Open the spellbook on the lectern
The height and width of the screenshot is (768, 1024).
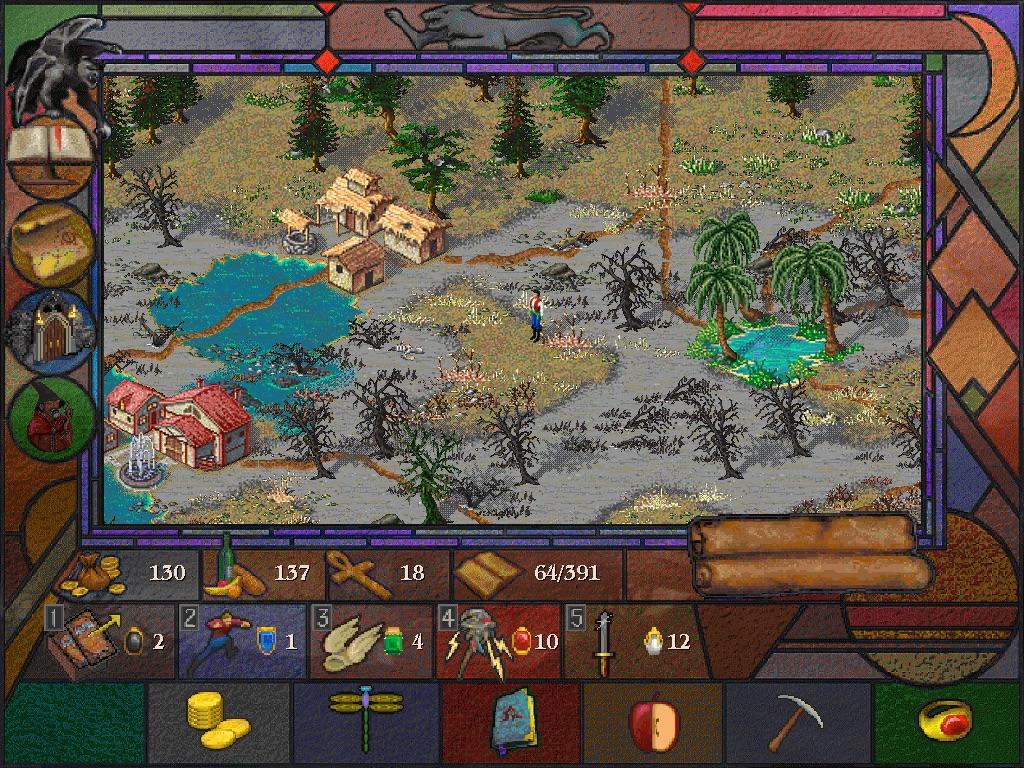tap(50, 152)
